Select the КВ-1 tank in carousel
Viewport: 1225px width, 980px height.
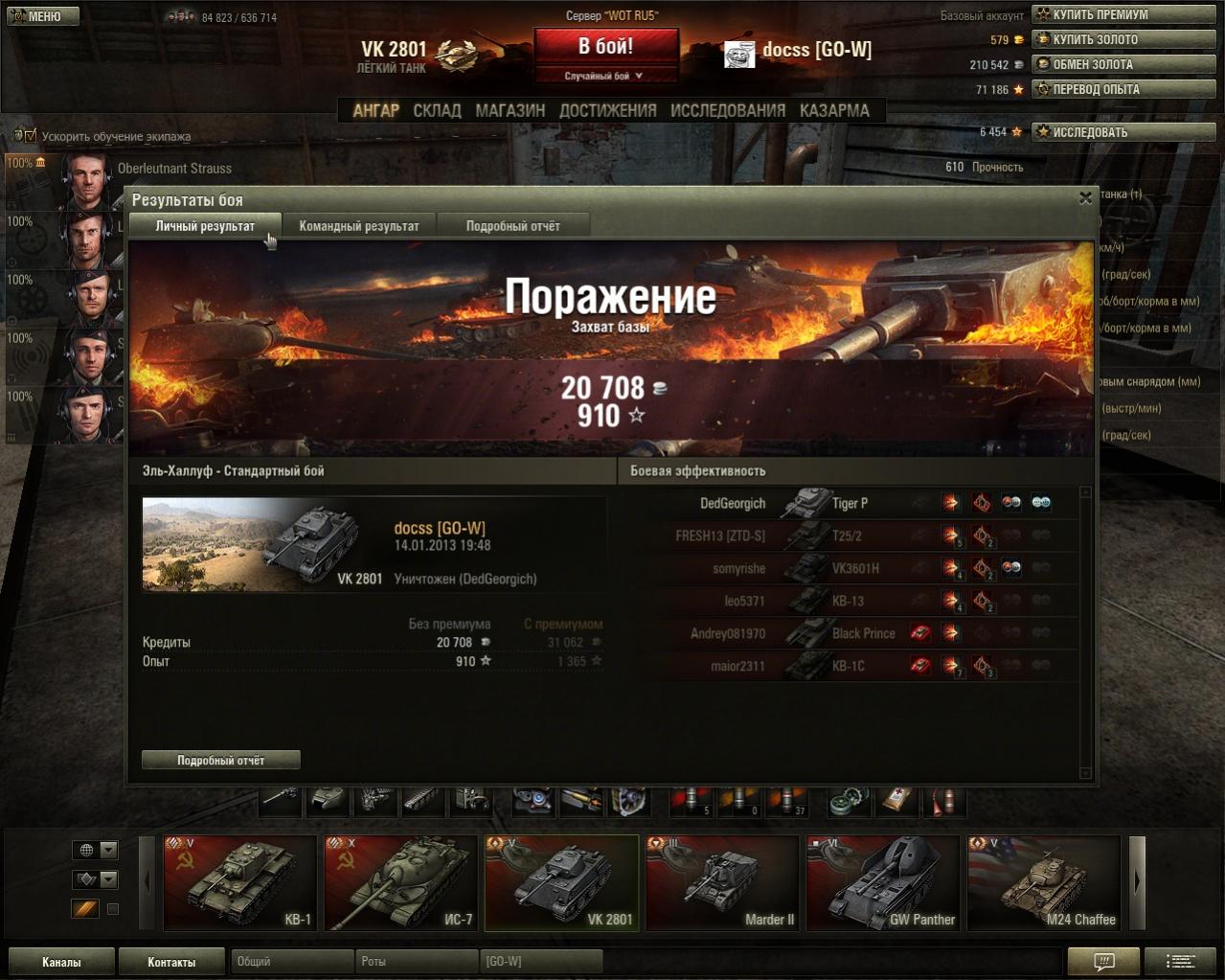pyautogui.click(x=239, y=882)
